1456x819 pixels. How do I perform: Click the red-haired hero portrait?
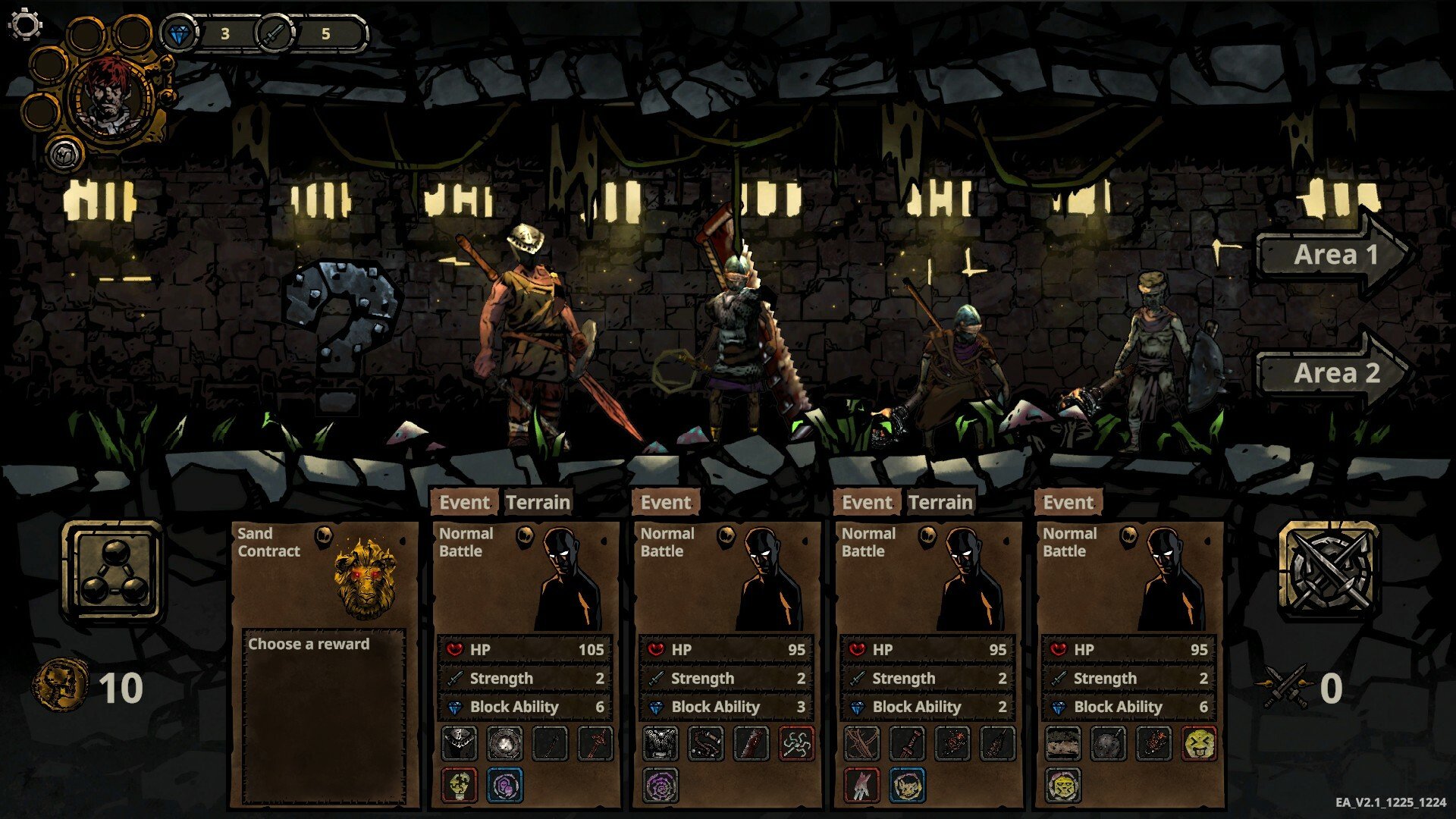[x=111, y=96]
